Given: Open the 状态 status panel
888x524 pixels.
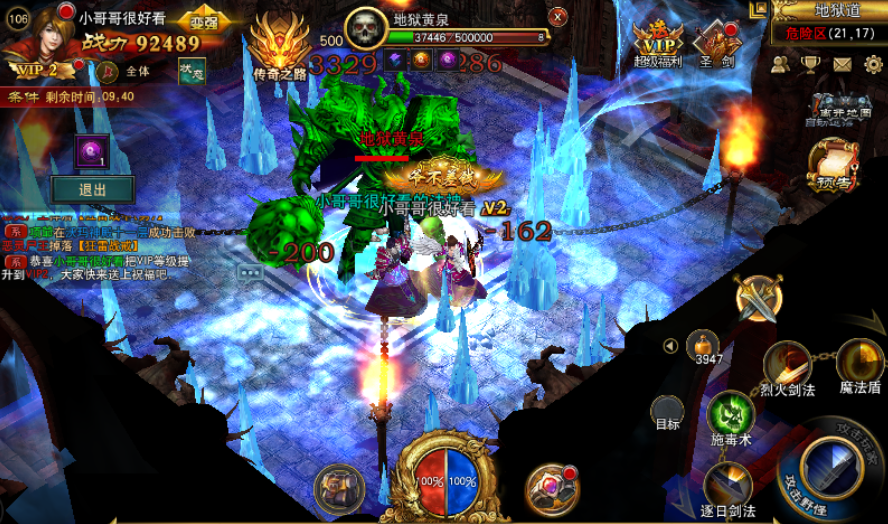Looking at the screenshot, I should coord(191,72).
